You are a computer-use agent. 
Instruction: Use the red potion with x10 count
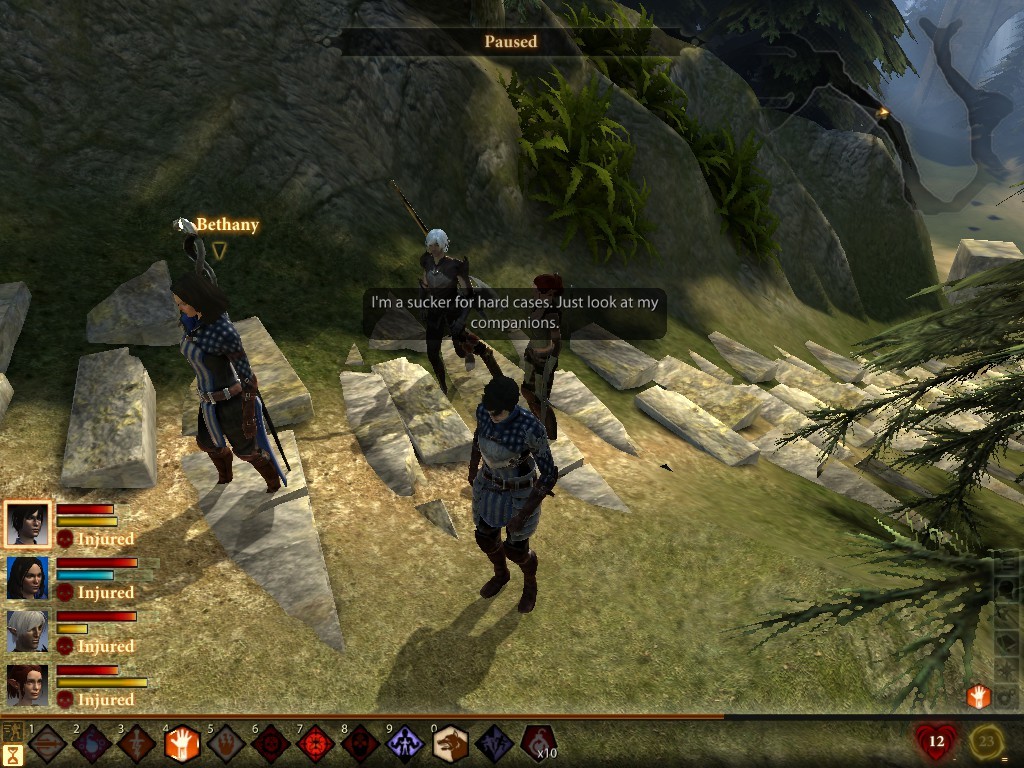tap(538, 743)
